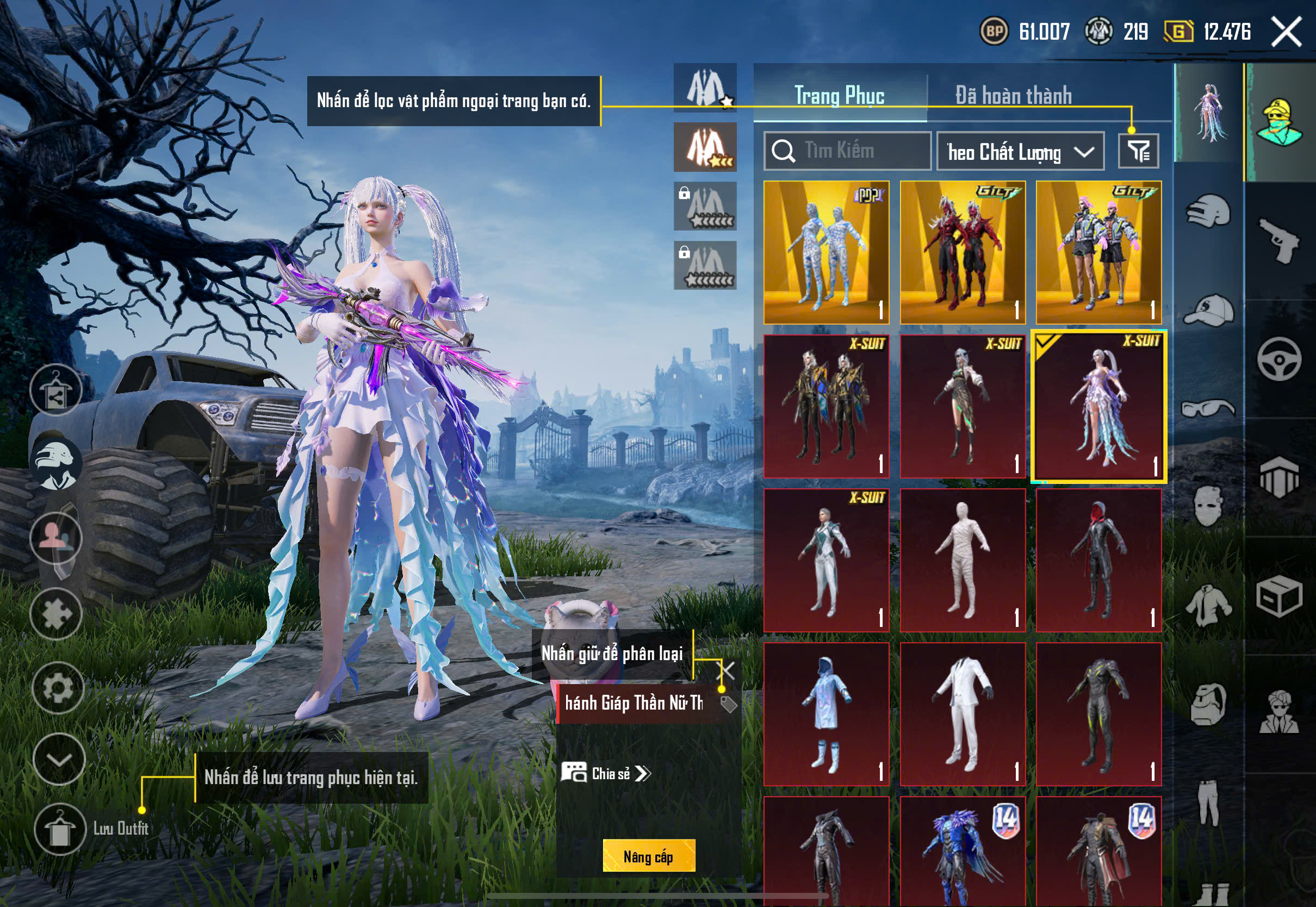Show the pistol weapon skins category

[1279, 241]
